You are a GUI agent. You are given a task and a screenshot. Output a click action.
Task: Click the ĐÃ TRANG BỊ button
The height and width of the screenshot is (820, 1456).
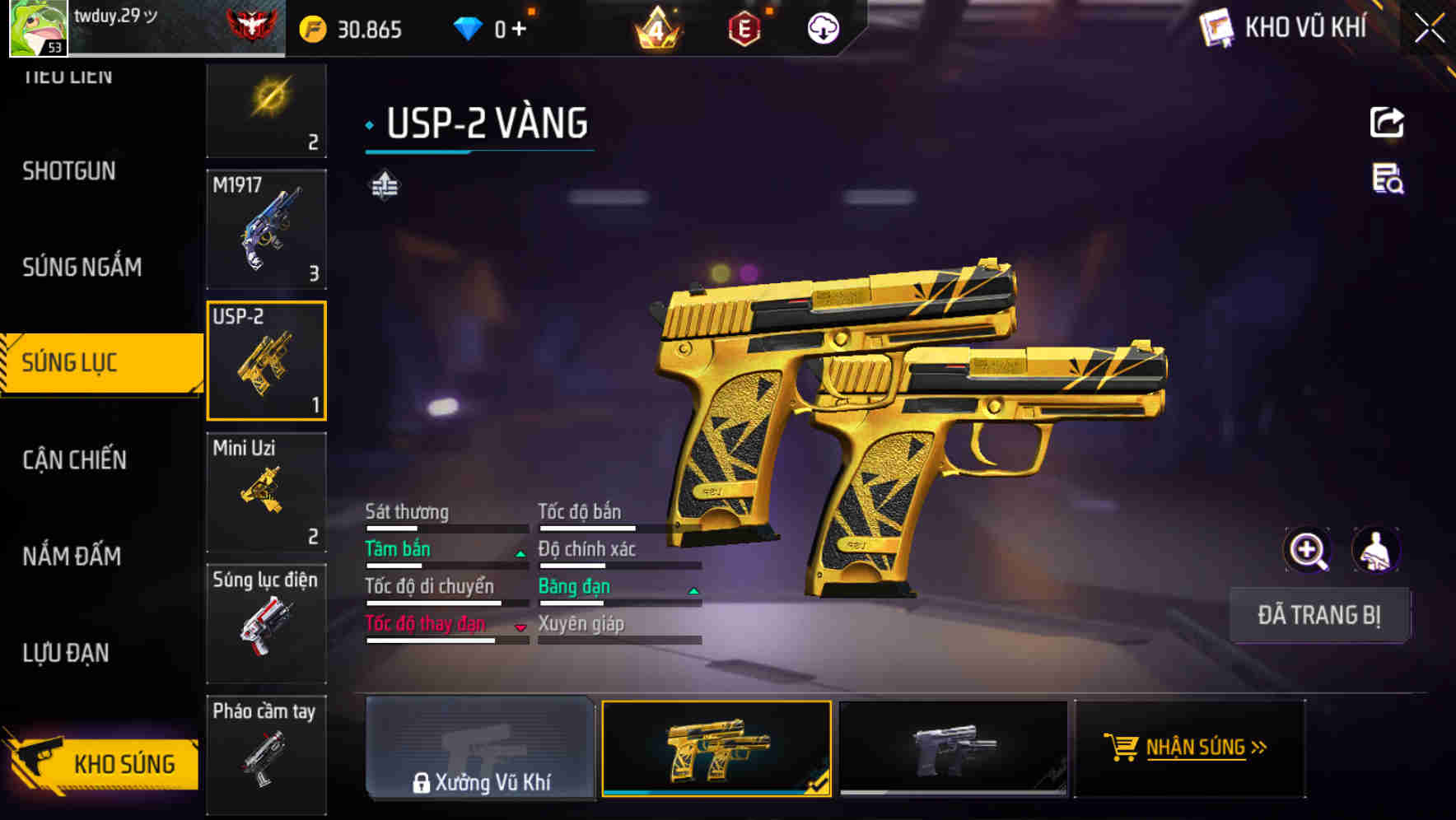[1319, 615]
